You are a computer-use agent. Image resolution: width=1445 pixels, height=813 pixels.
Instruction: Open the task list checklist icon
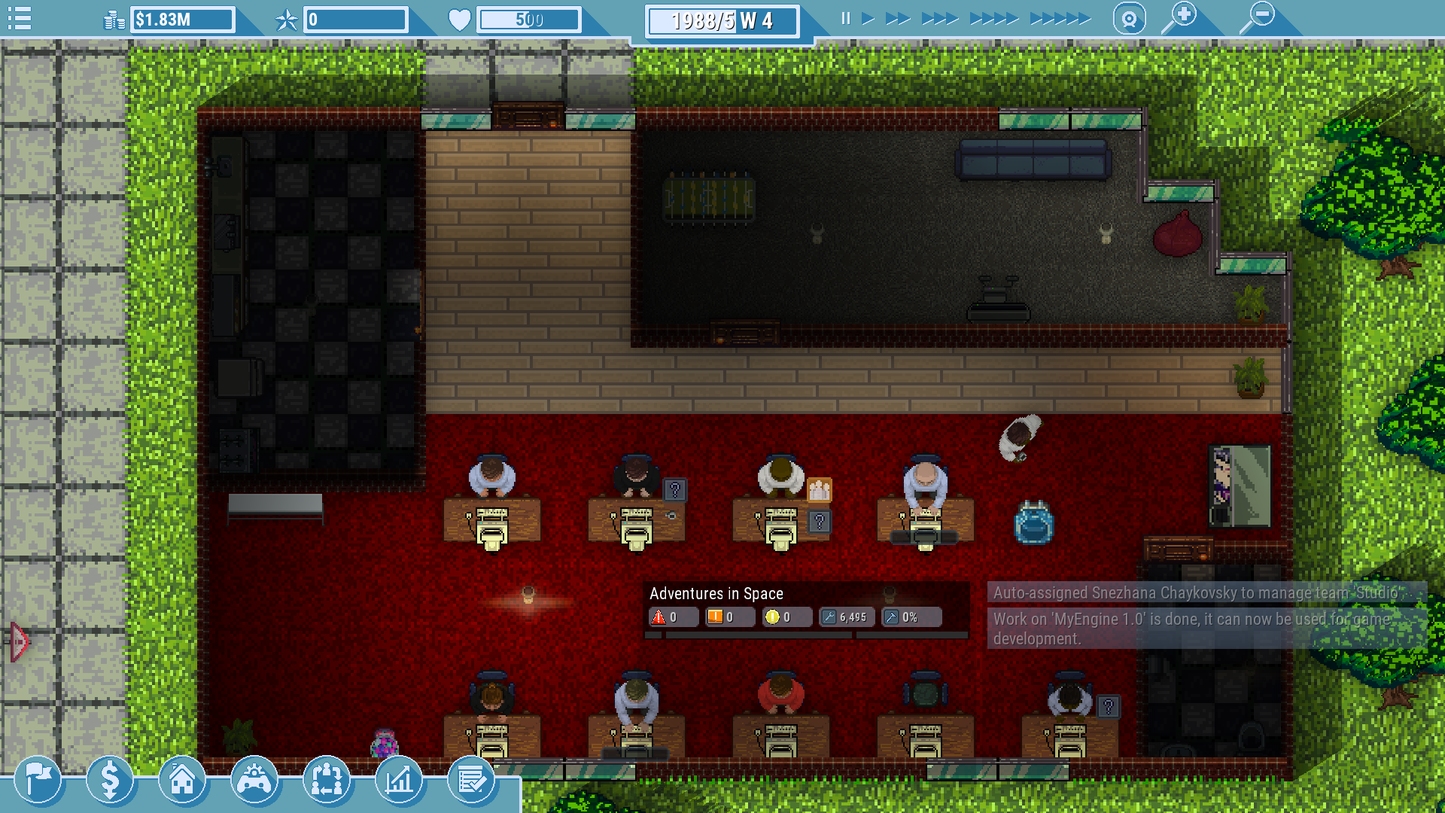pos(471,780)
